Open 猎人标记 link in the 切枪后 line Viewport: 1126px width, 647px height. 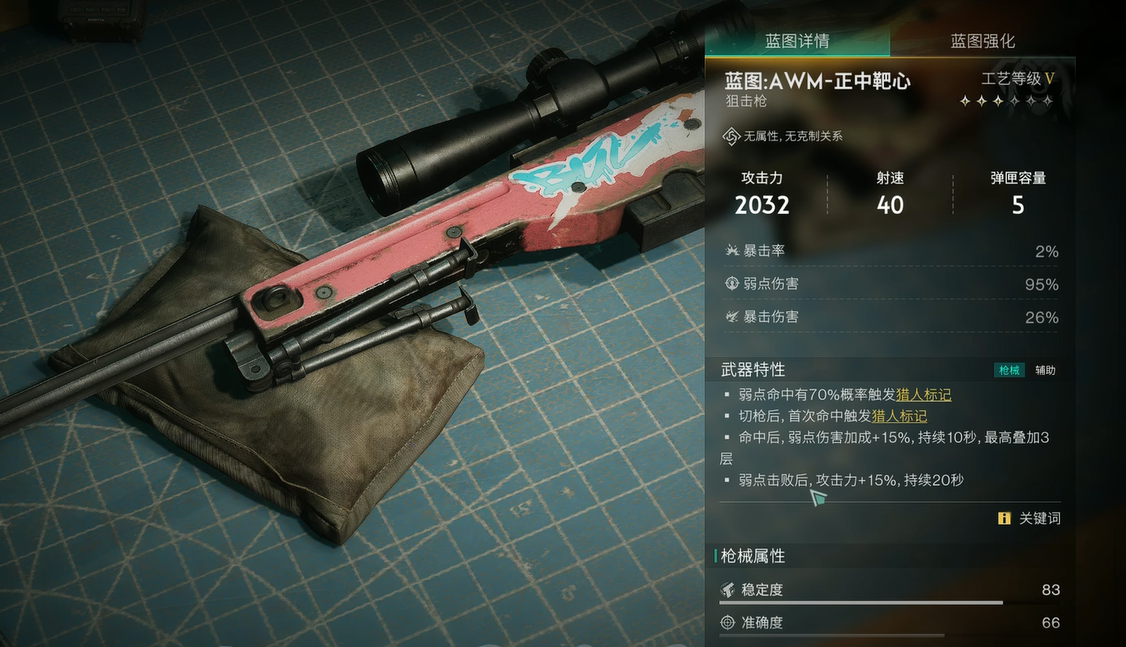coord(899,416)
